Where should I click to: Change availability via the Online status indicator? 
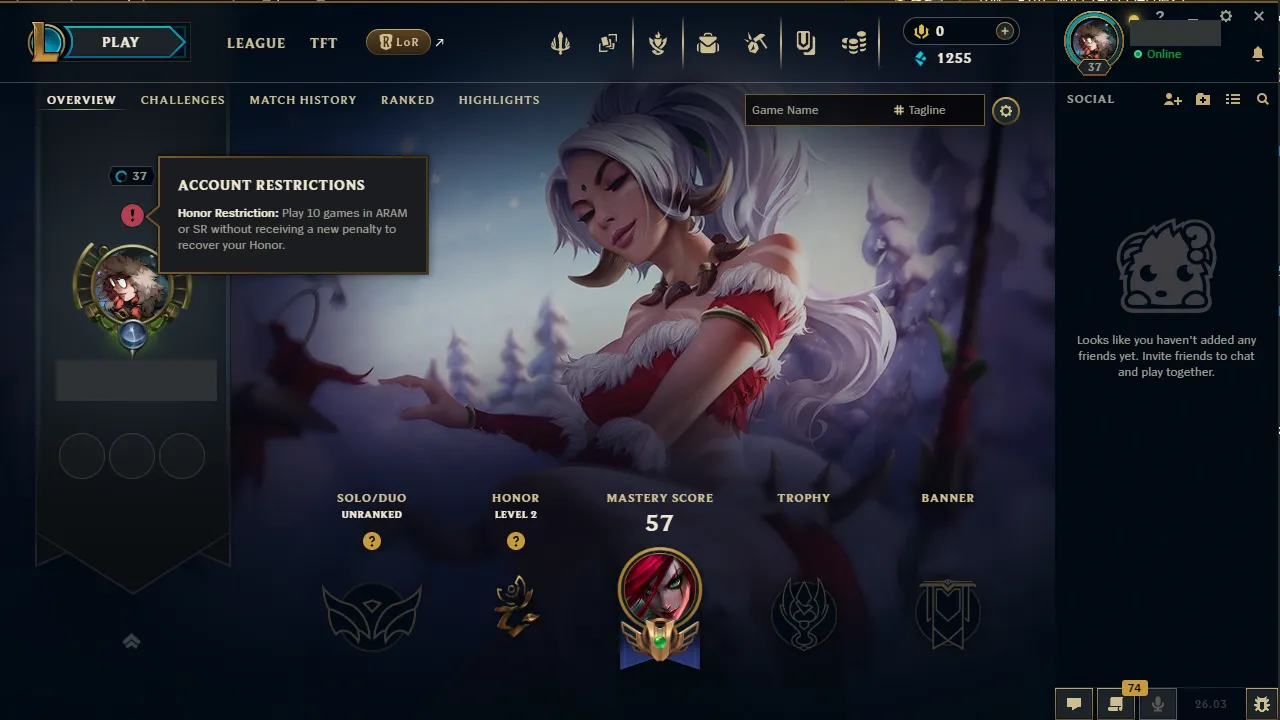(1160, 55)
